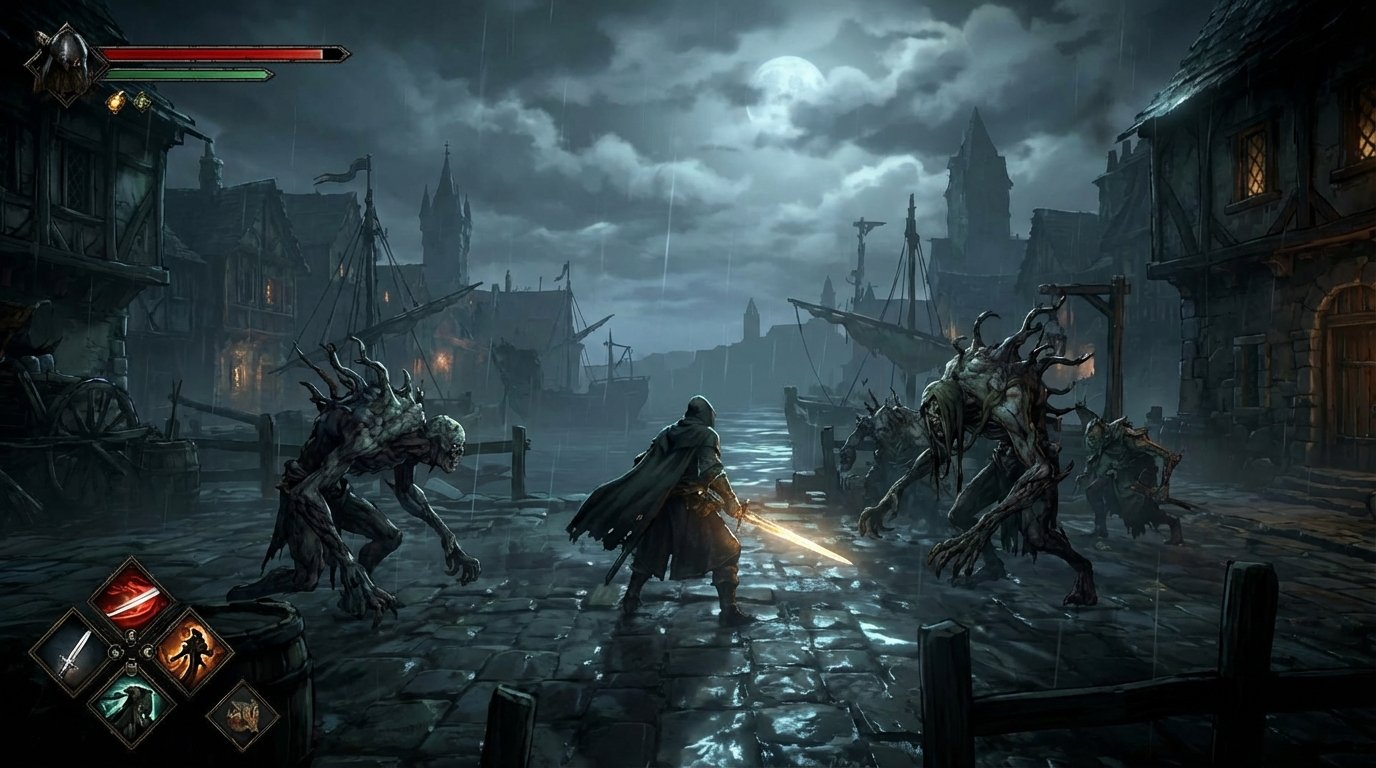Expand the clasp beneath the ability wheel
Image resolution: width=1376 pixels, height=768 pixels.
click(131, 667)
